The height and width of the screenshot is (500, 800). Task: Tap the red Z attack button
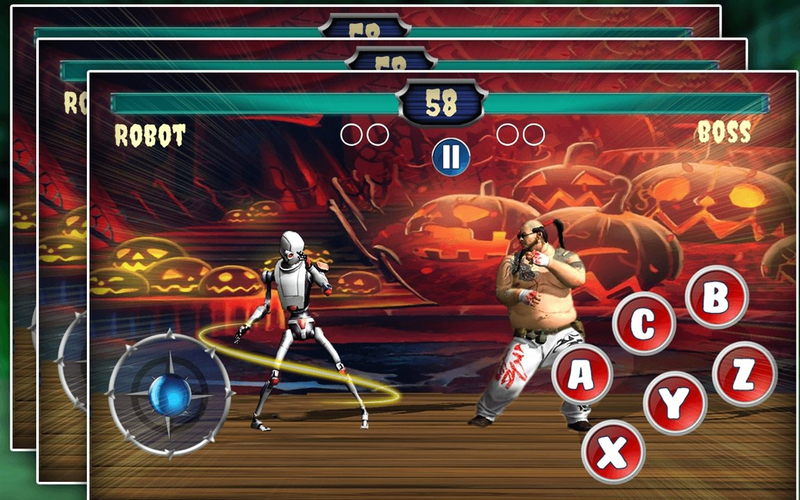tap(744, 374)
